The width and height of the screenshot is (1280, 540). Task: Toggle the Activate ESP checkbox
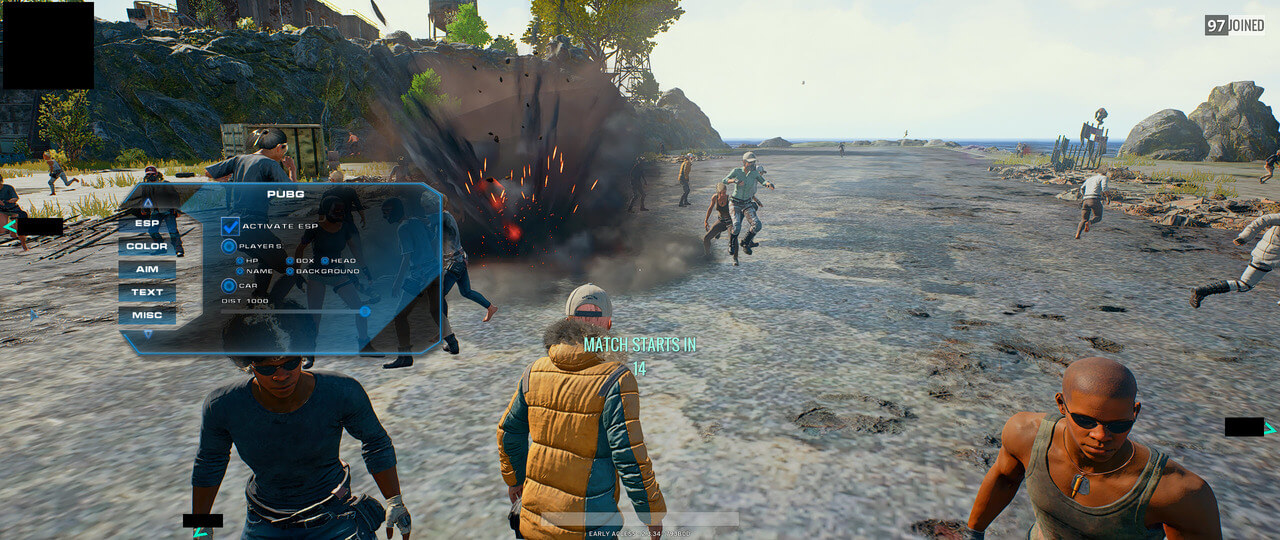point(230,226)
